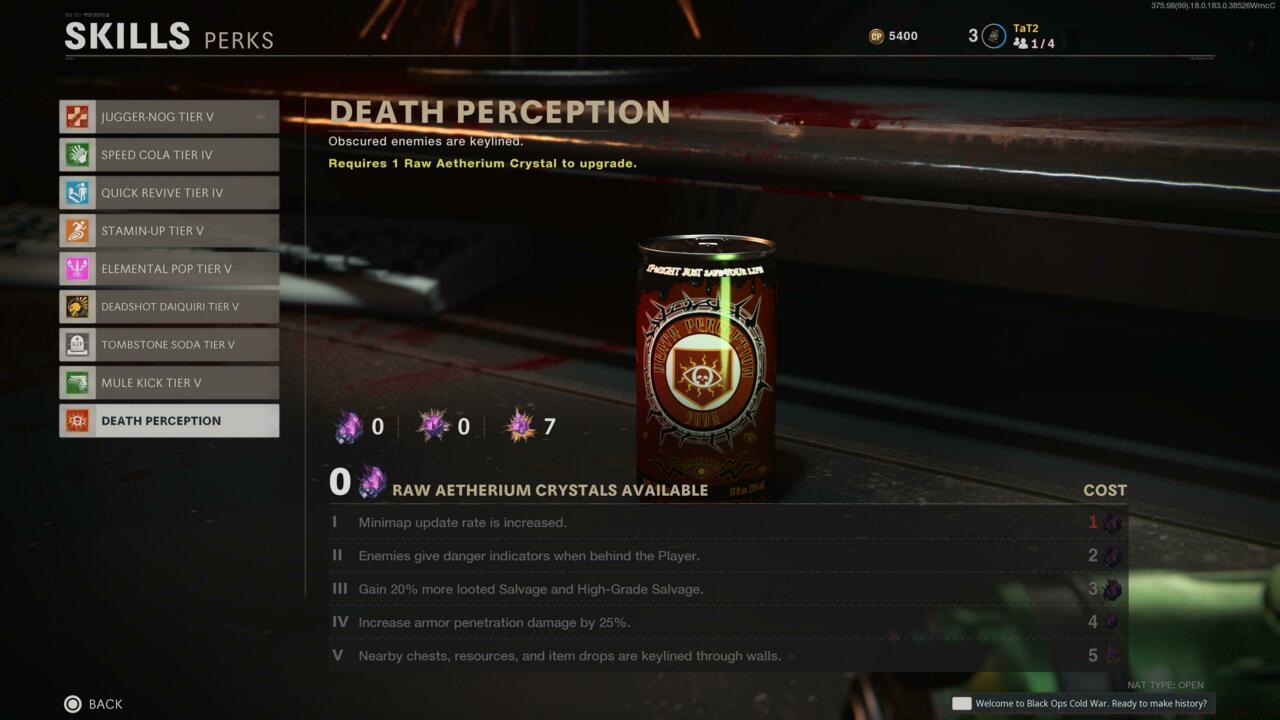Click the Tombstone Soda perk icon
This screenshot has height=720, width=1280.
pos(77,344)
